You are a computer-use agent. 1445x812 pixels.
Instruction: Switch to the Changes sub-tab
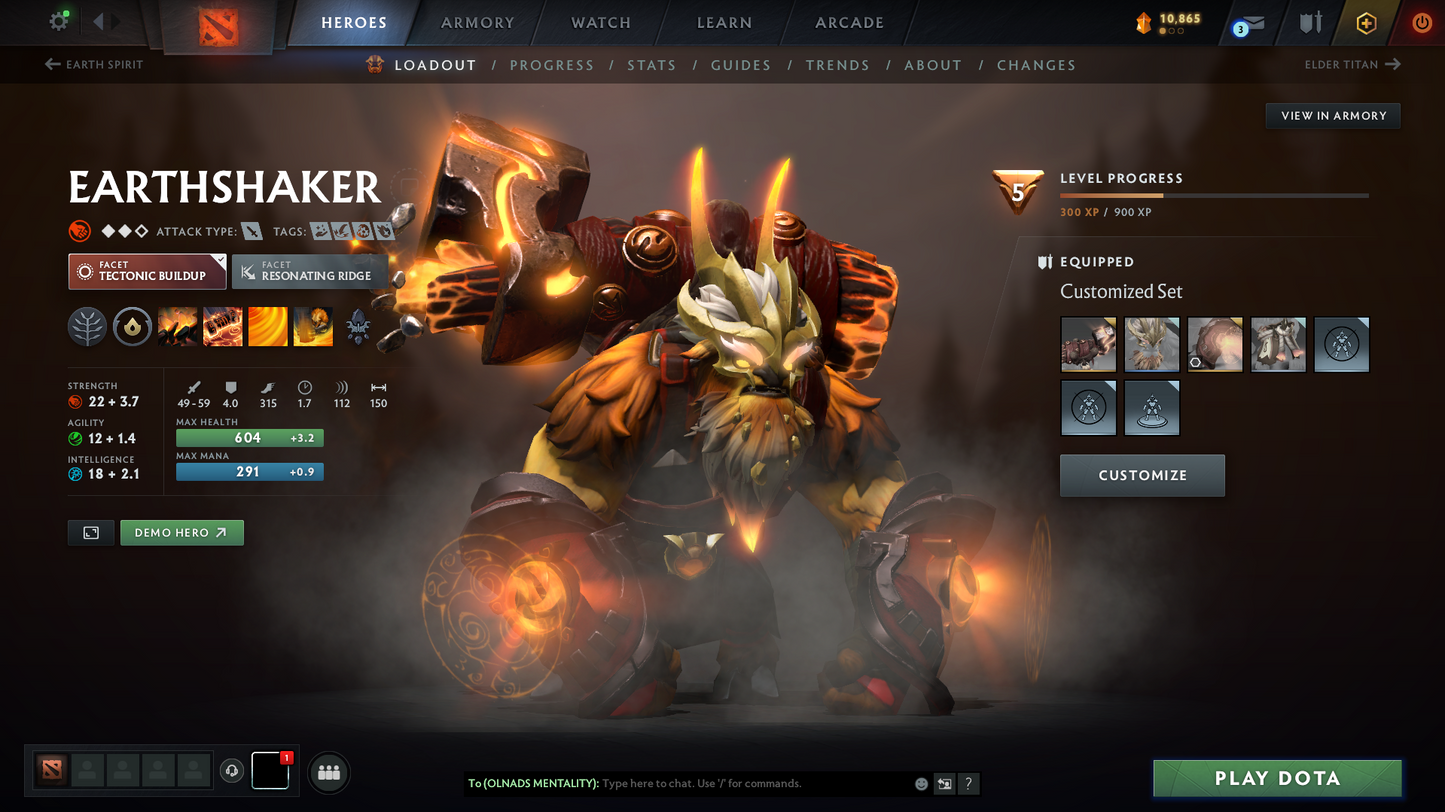[1036, 65]
